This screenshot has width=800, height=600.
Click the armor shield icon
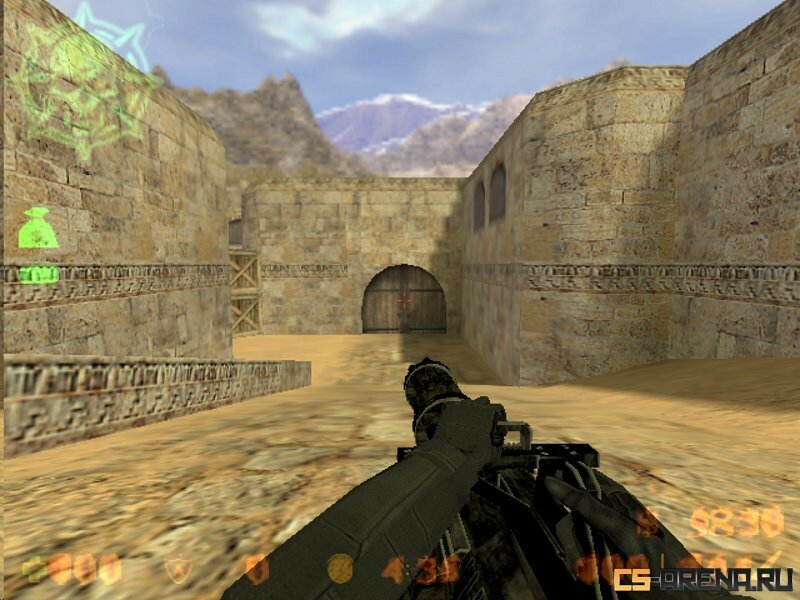(x=178, y=569)
